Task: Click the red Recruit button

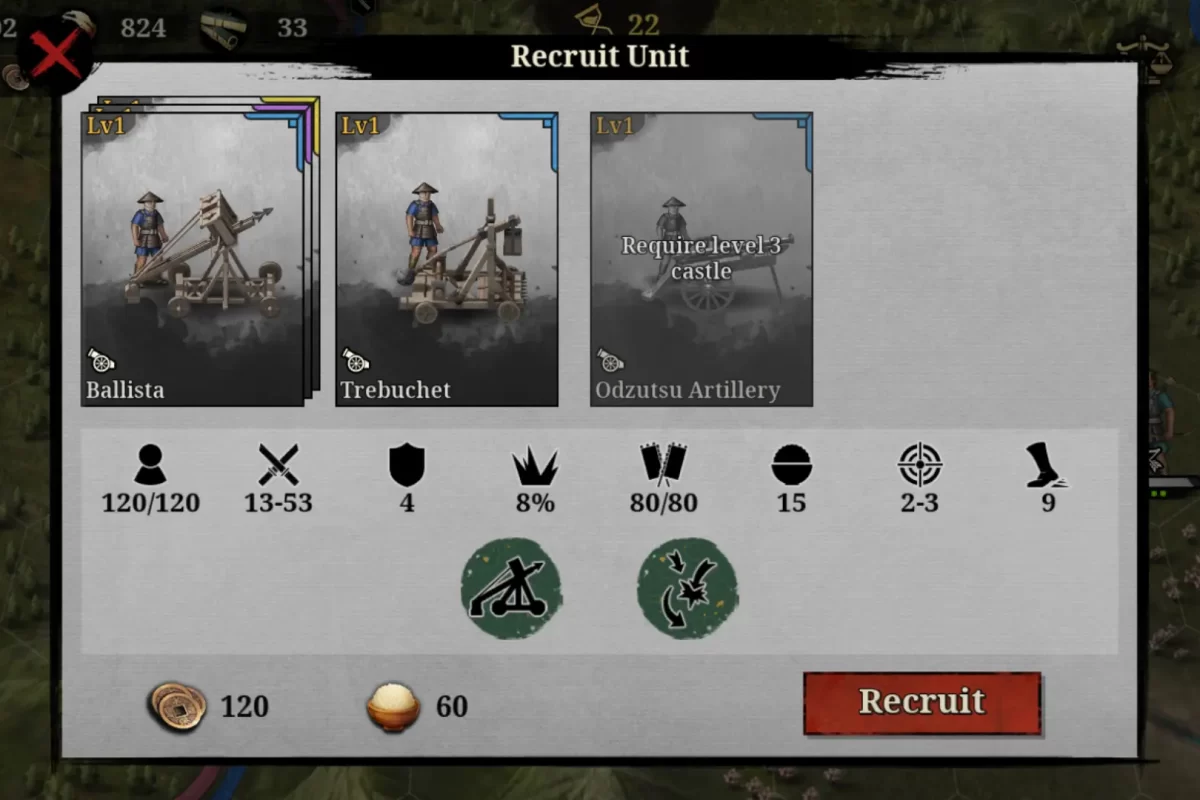Action: coord(922,703)
